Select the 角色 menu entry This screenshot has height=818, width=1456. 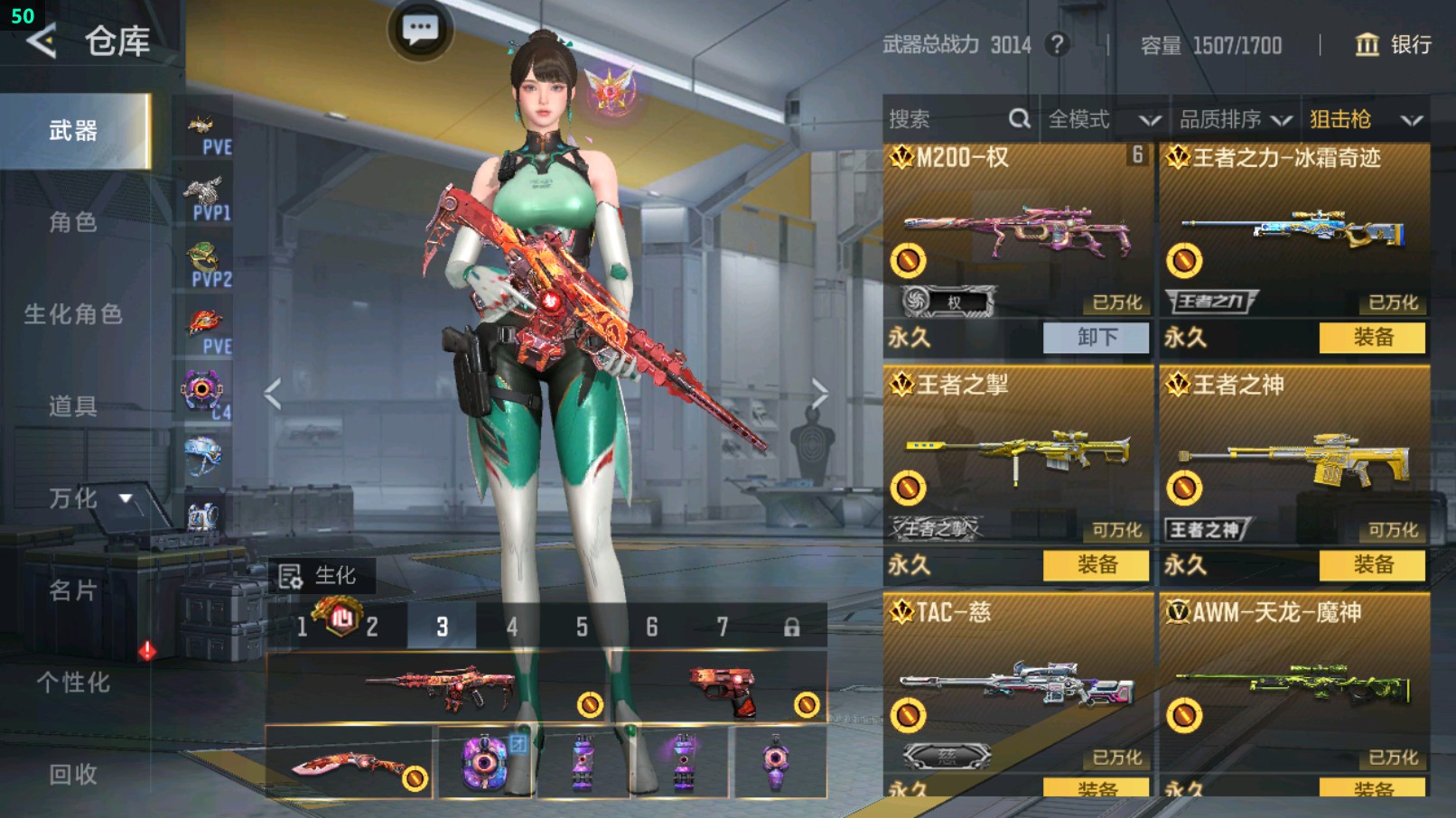73,222
